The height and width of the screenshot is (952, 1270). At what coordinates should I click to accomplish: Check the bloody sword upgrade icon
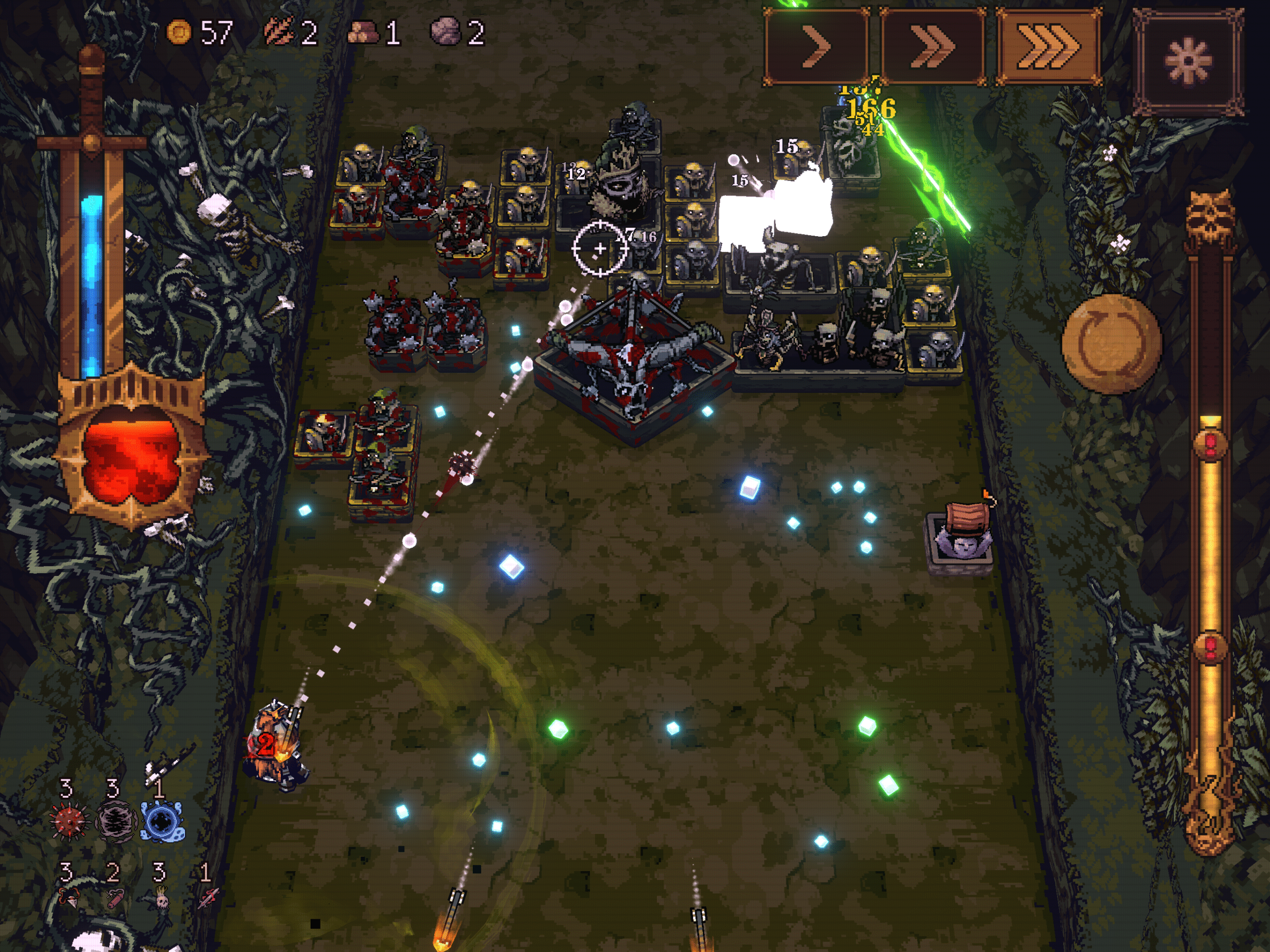pos(208,897)
